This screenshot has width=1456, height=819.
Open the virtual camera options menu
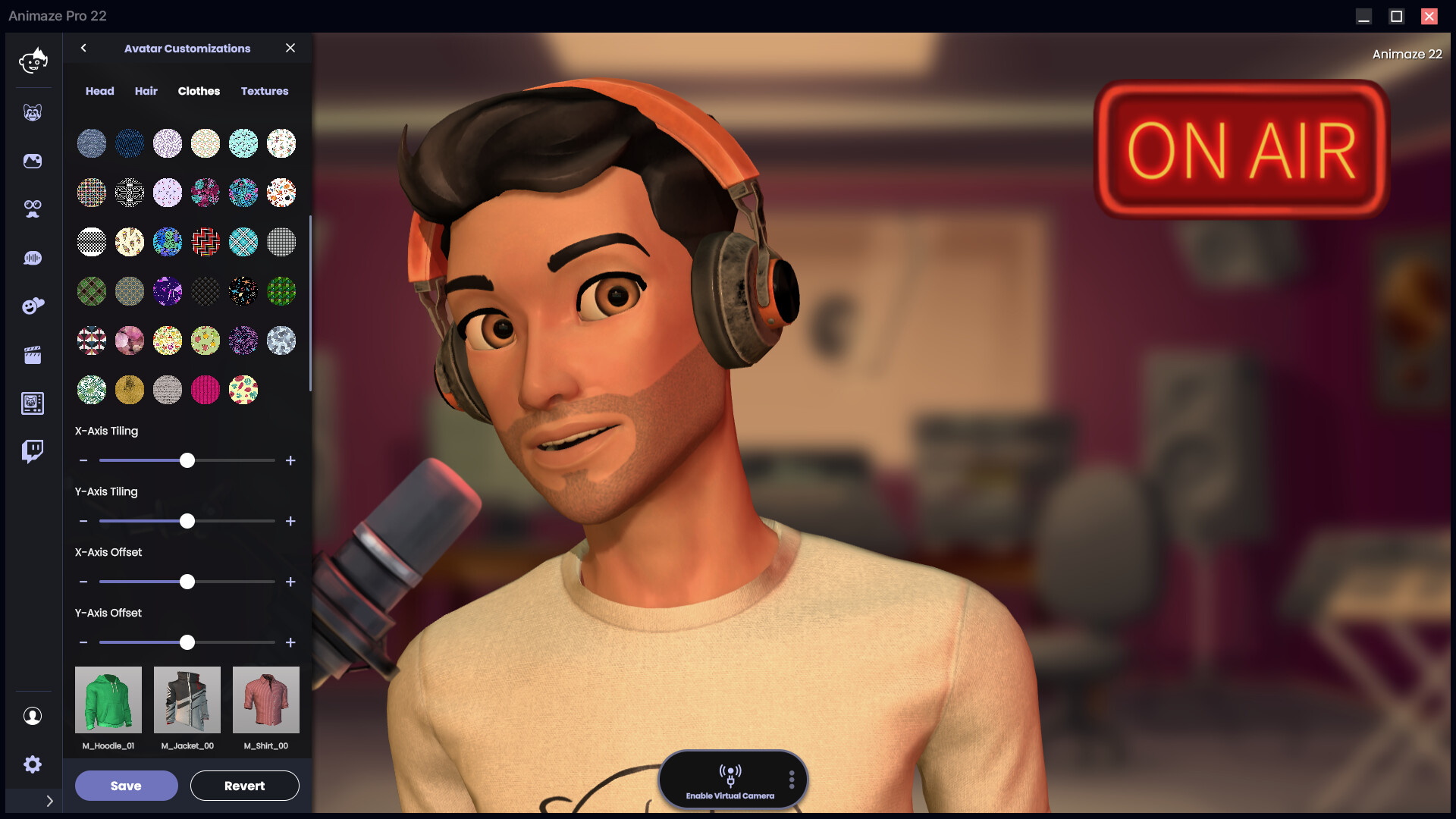tap(791, 779)
